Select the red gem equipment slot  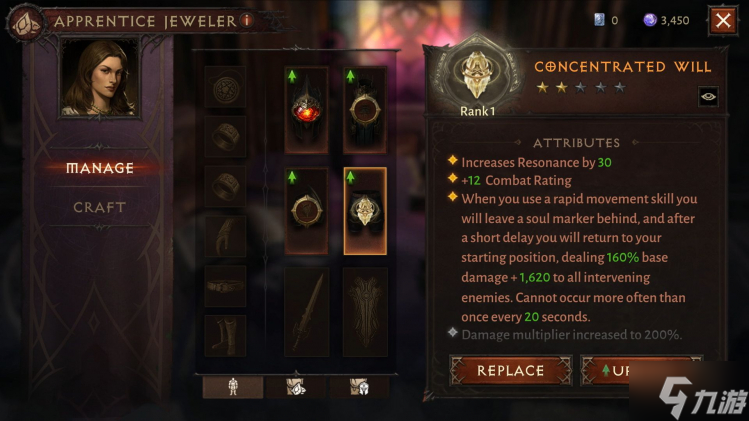pyautogui.click(x=306, y=110)
